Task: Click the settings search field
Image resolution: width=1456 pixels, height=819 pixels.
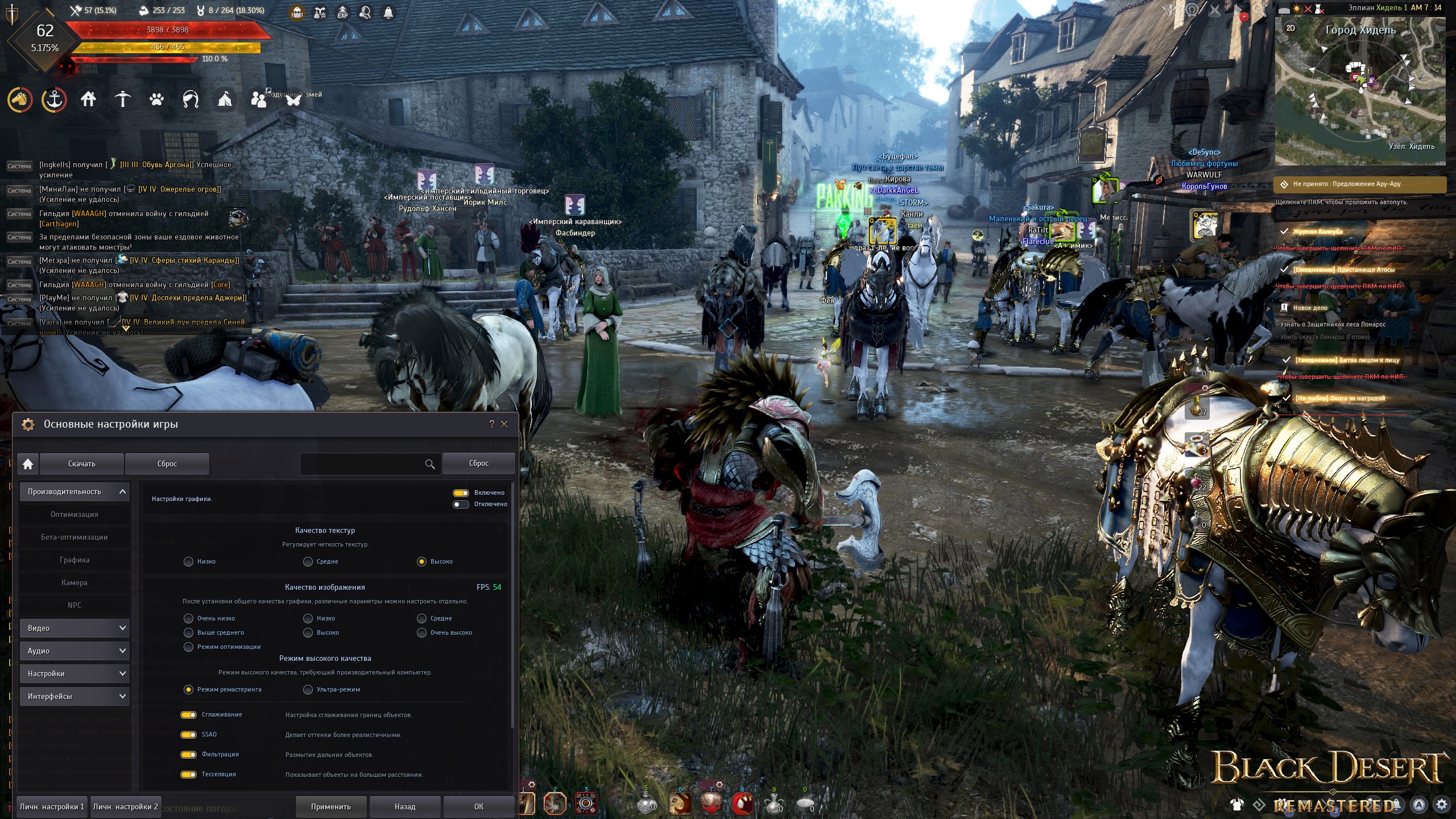Action: 362,464
